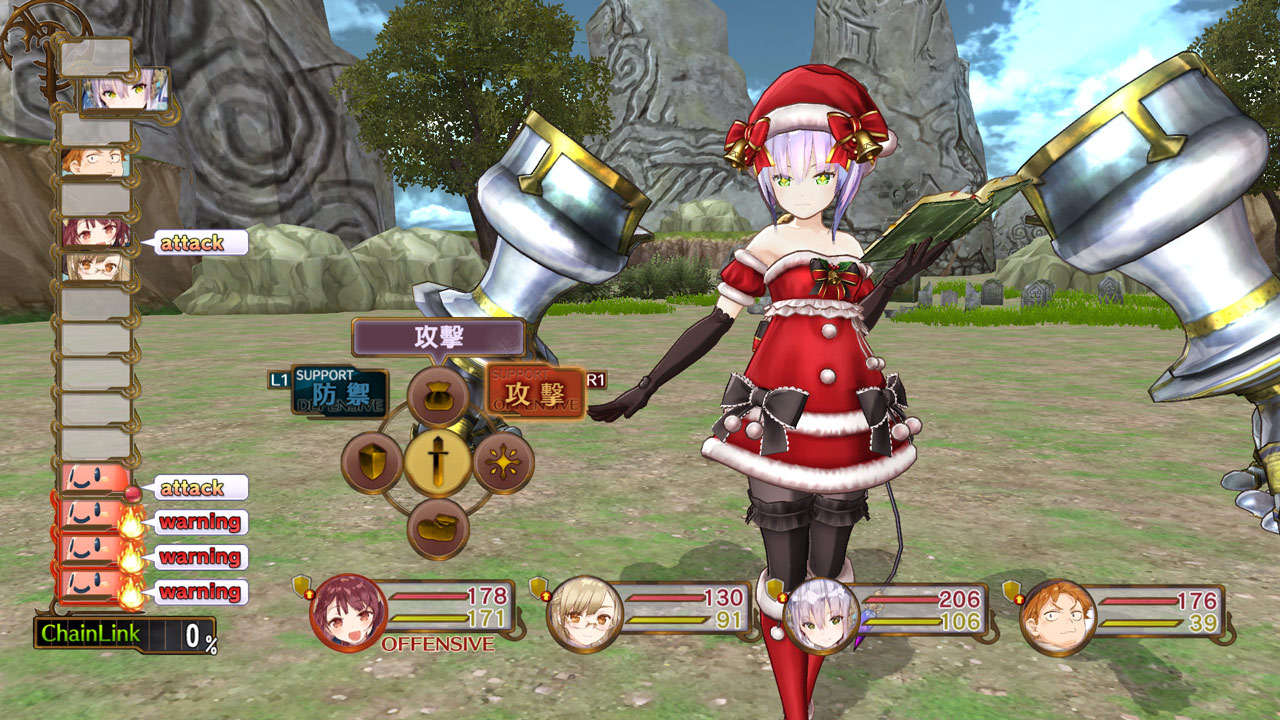The image size is (1280, 720).
Task: Pick the blonde glasses girl's party portrait
Action: tap(584, 613)
